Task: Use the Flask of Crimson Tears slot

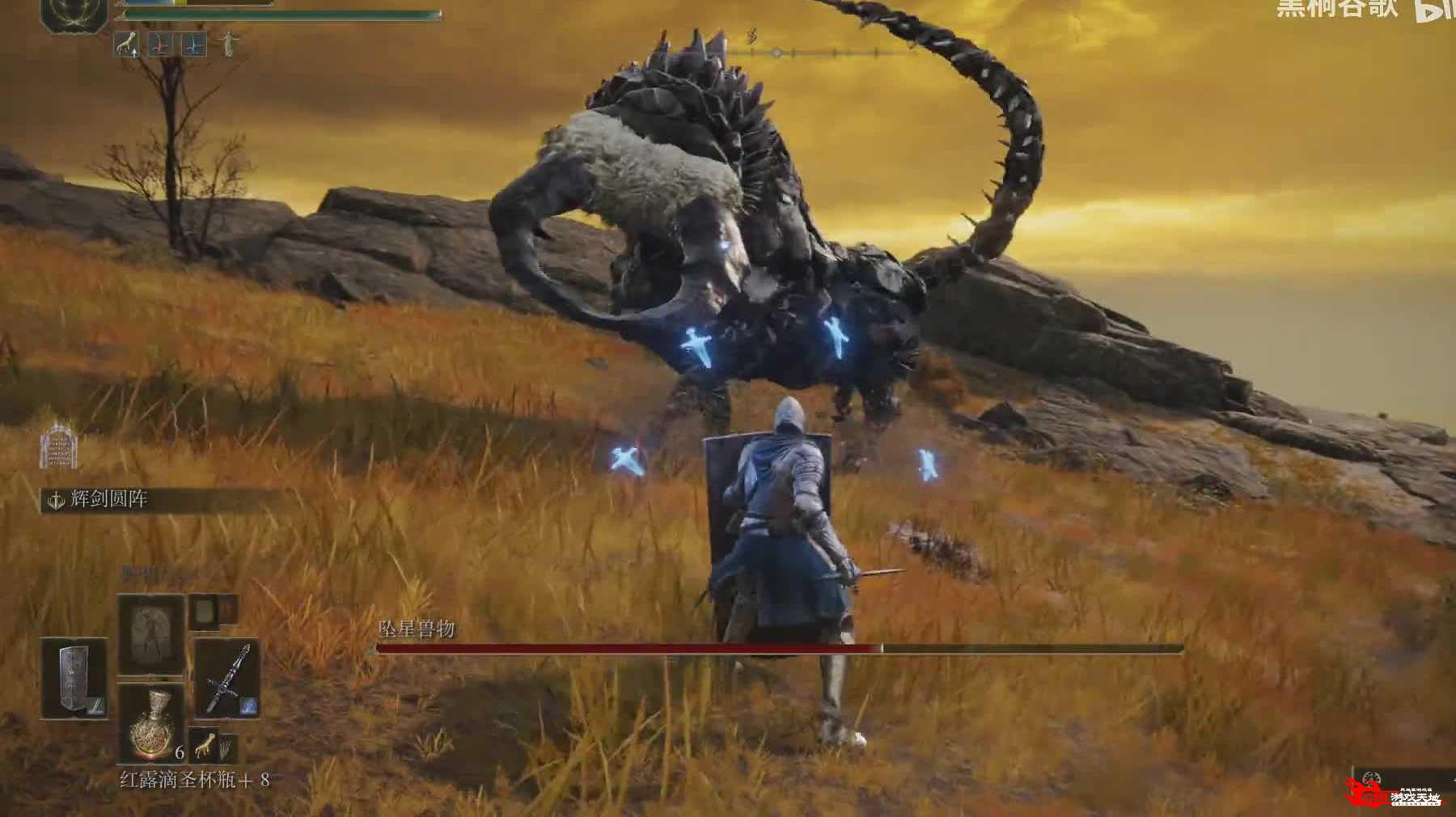Action: (x=151, y=724)
